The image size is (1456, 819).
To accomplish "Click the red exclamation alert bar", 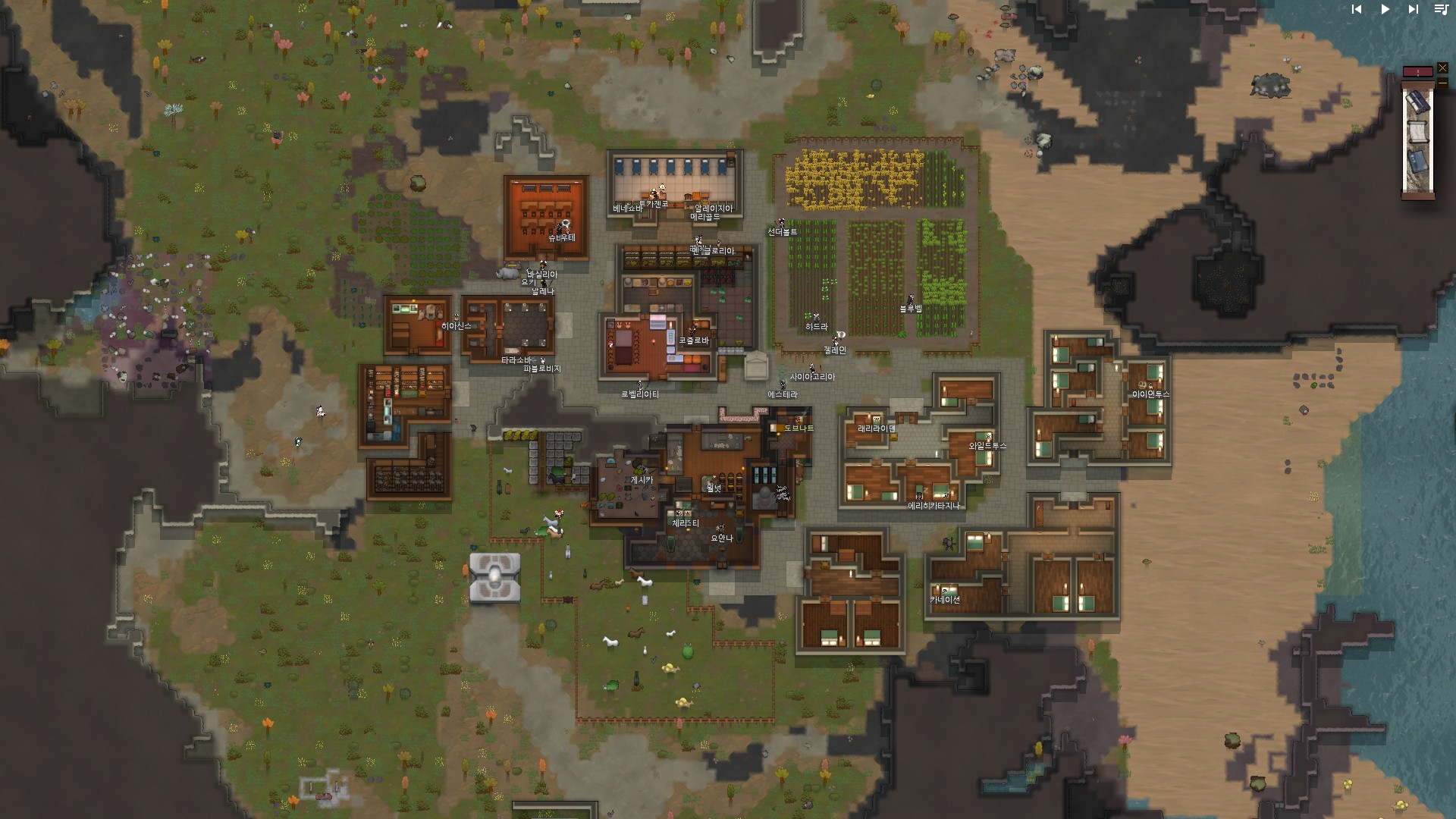I will coord(1417,72).
